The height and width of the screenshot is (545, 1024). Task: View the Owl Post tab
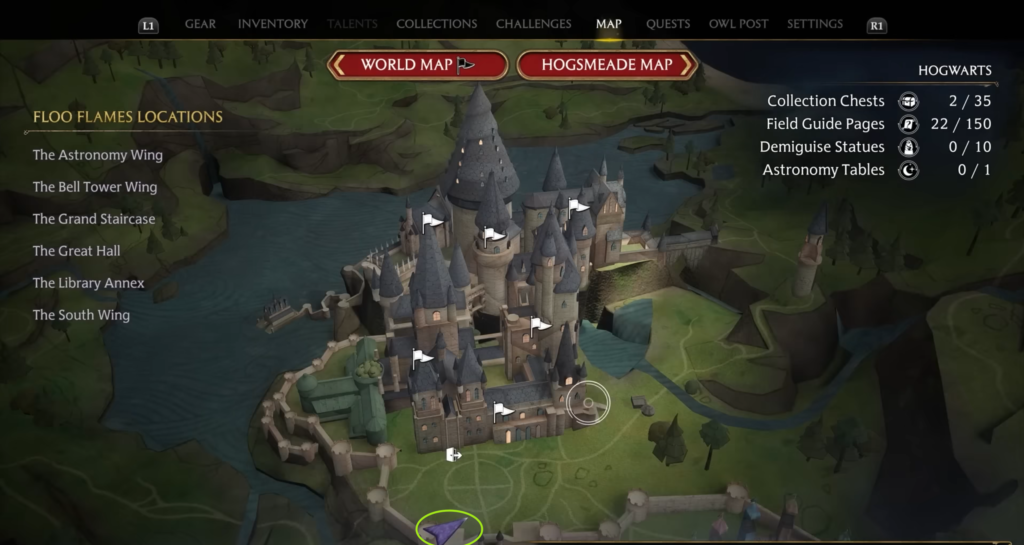tap(738, 24)
